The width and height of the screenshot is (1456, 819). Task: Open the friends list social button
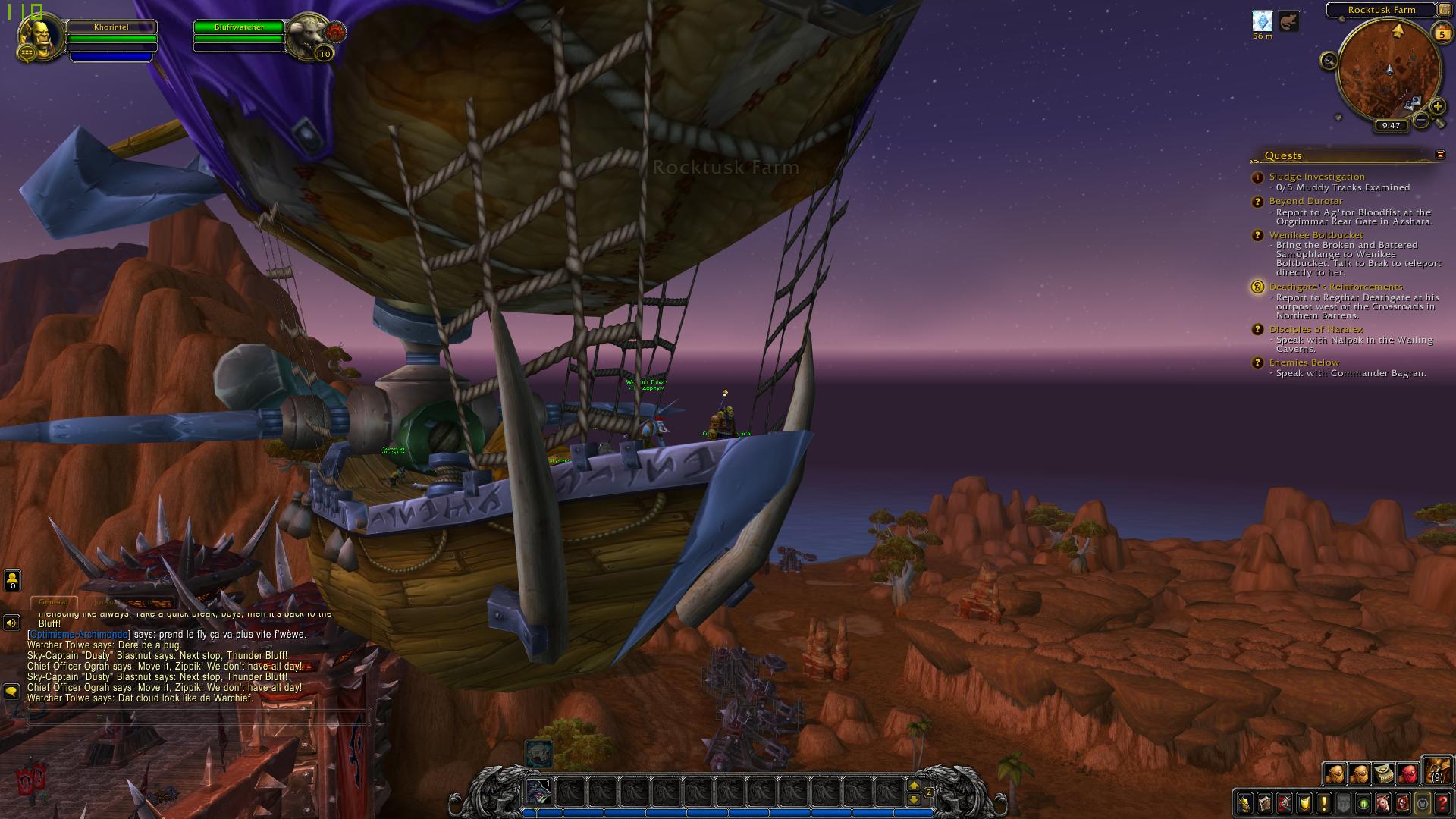coord(12,581)
